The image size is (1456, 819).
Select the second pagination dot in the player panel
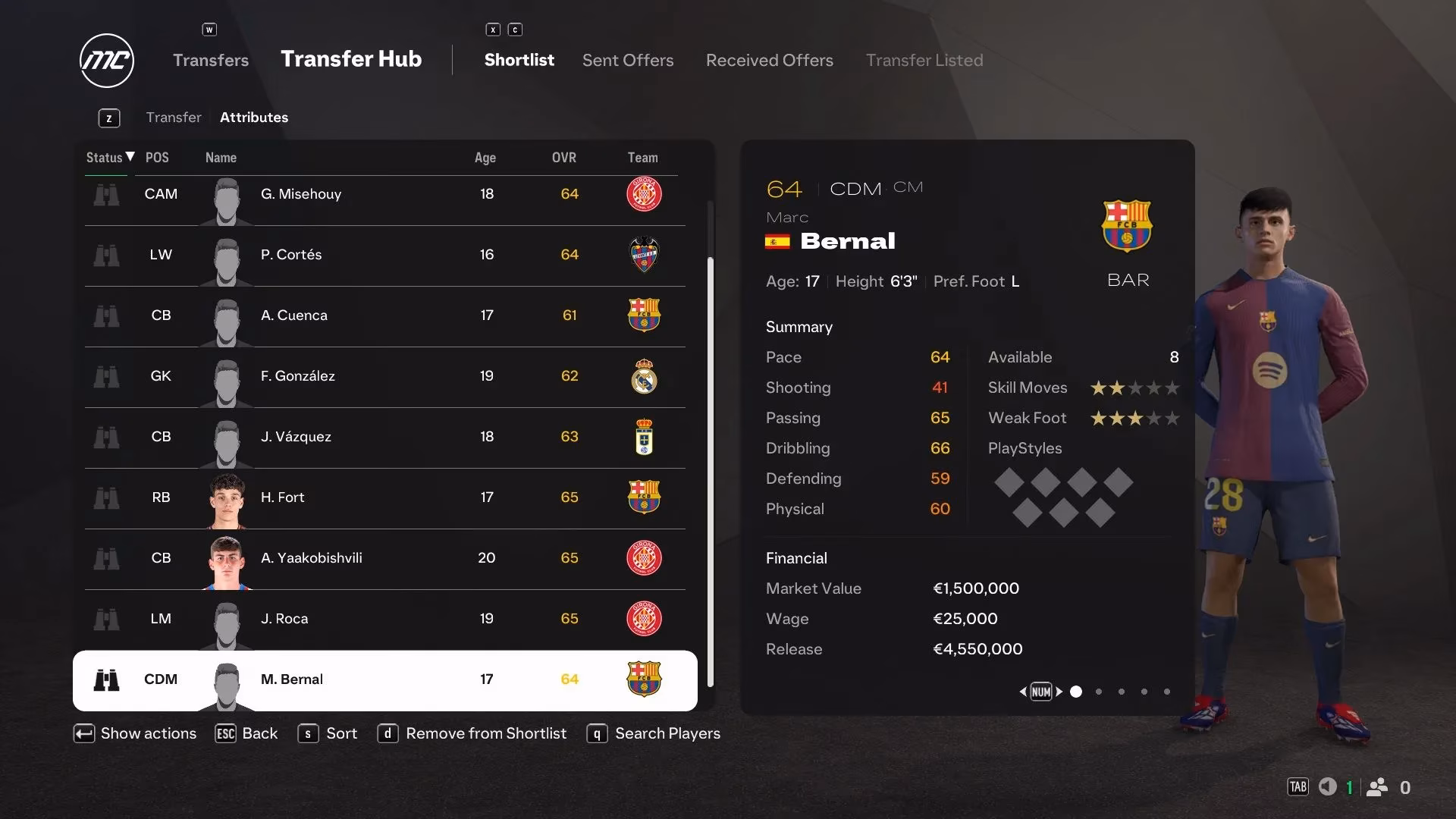1098,692
